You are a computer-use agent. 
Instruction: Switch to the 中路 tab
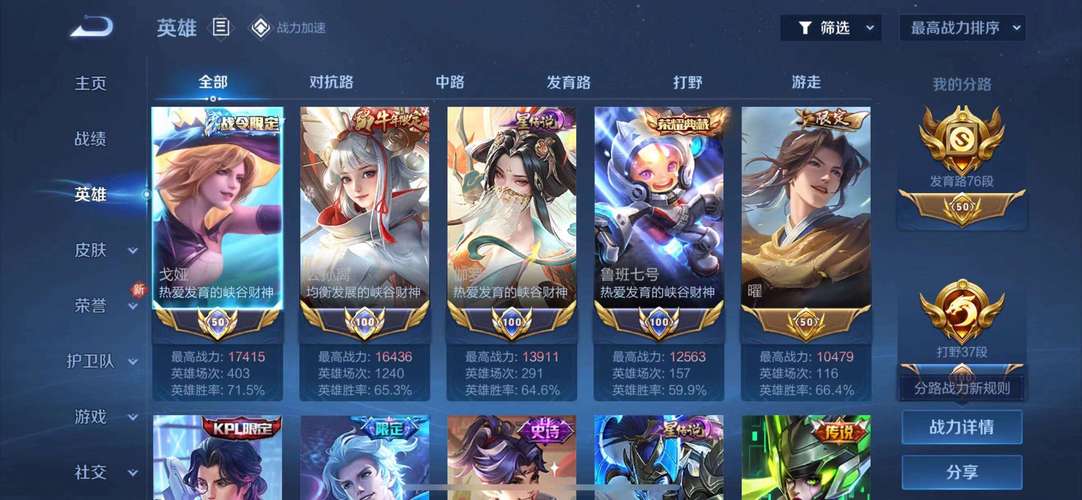pos(450,82)
